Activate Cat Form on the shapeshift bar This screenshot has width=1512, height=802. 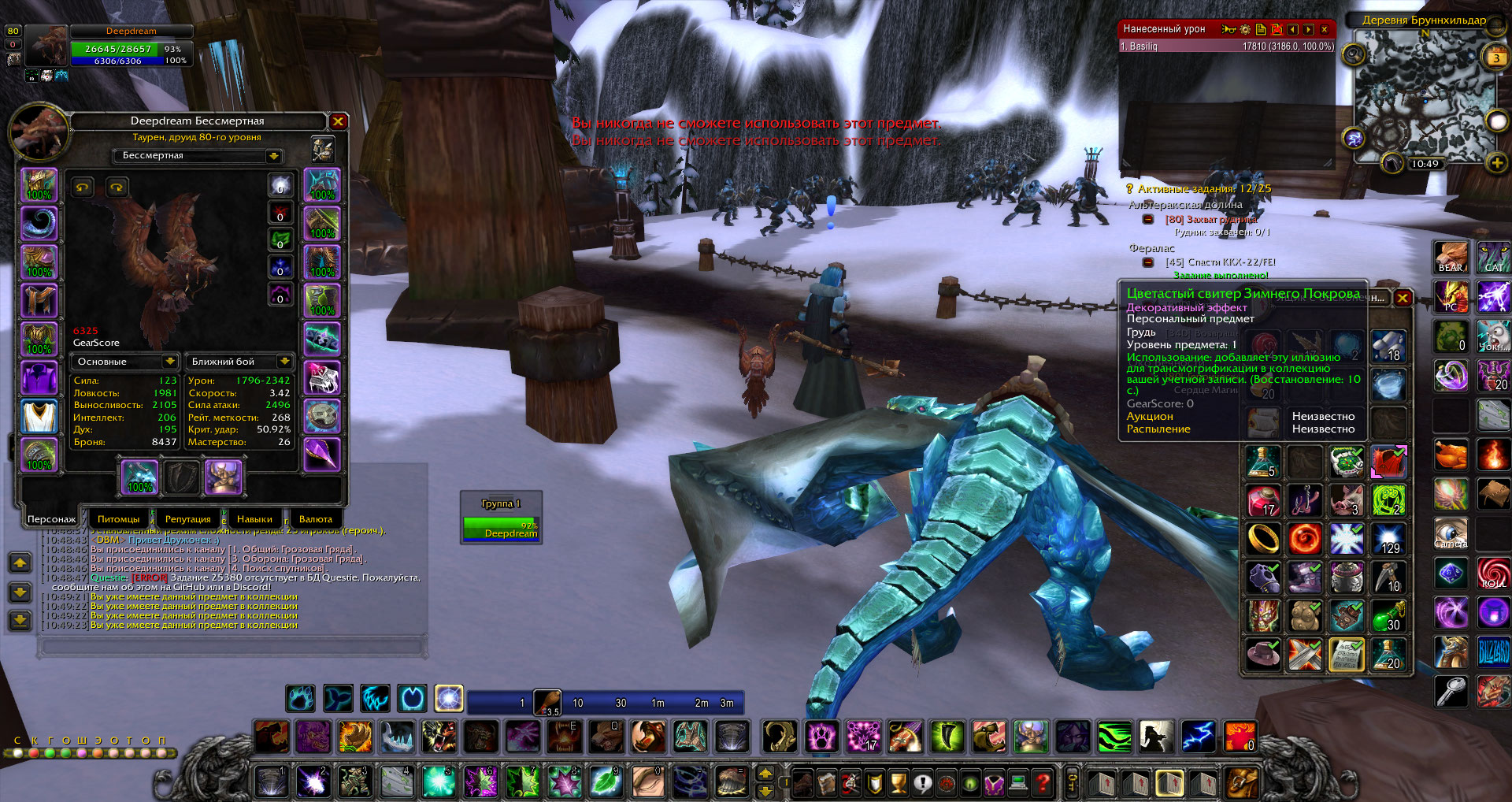[376, 699]
